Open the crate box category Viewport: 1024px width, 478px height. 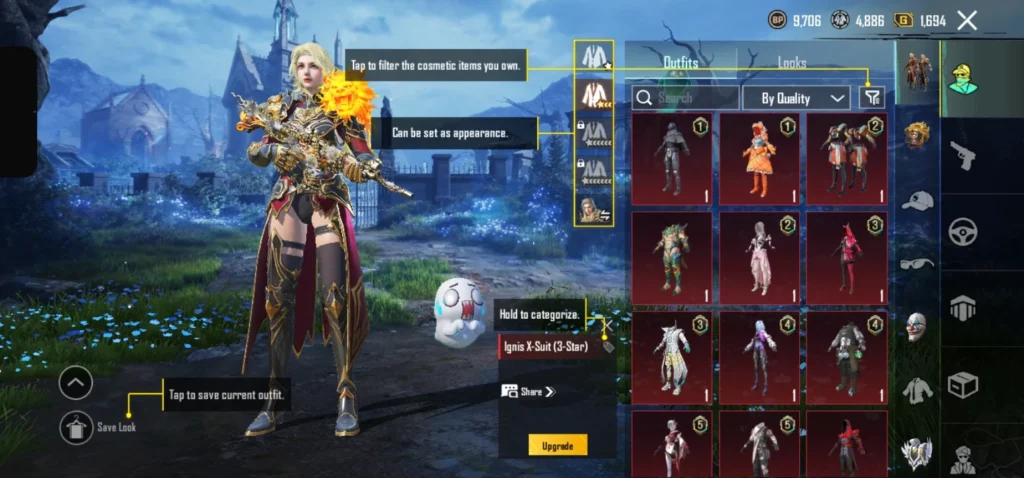(x=962, y=382)
